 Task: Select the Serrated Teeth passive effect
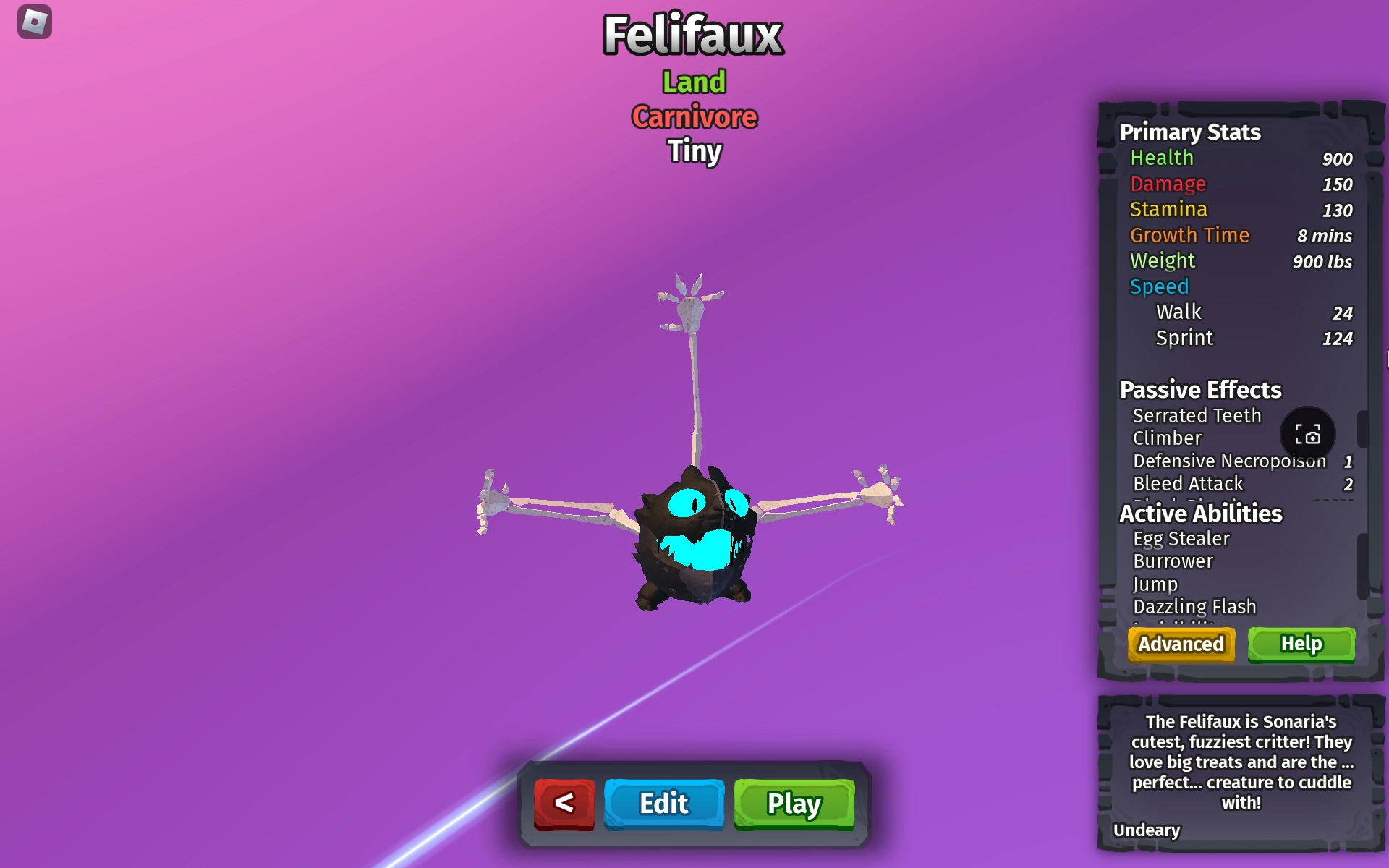[x=1197, y=415]
